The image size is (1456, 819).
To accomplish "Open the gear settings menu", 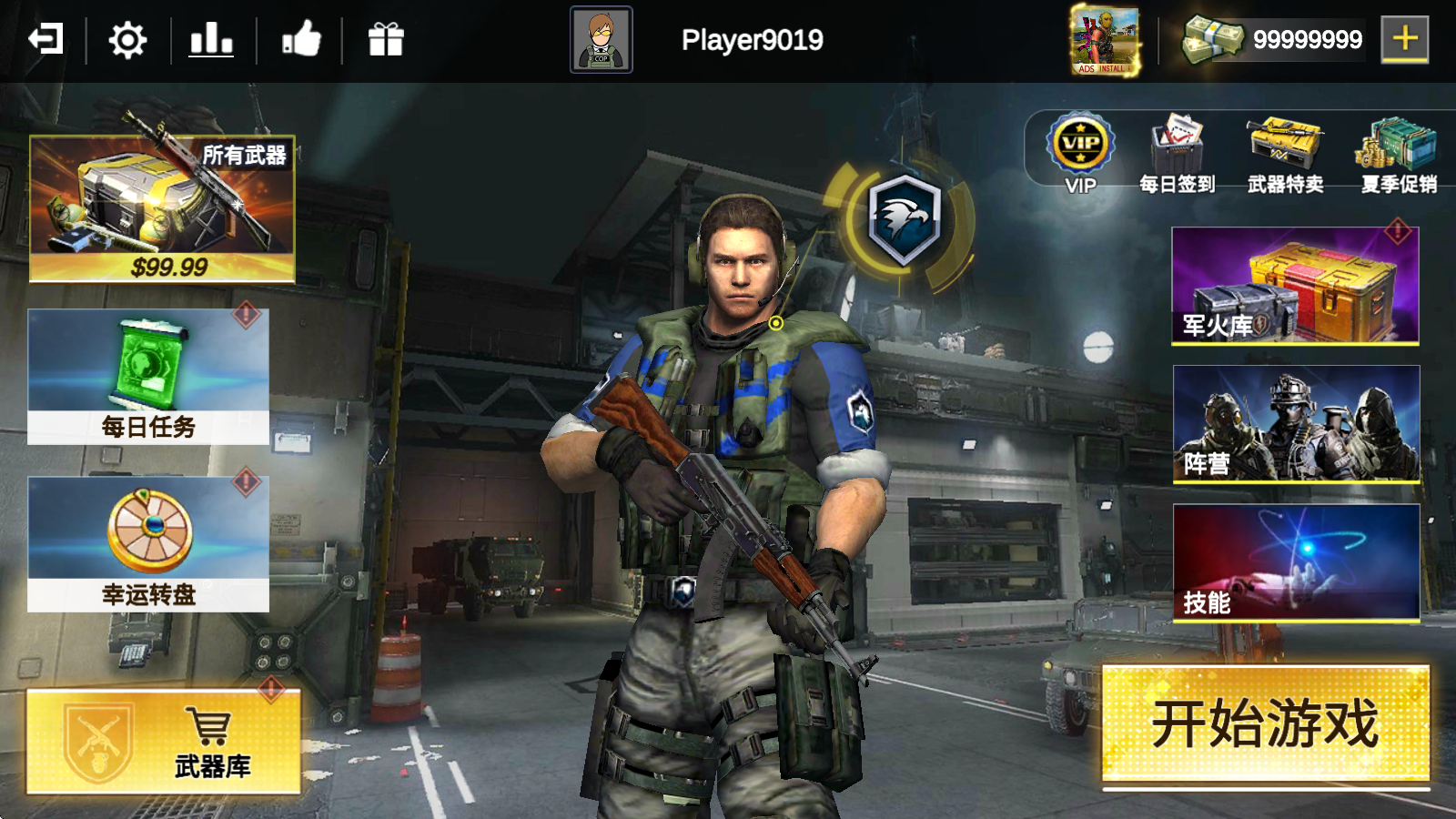I will 127,40.
